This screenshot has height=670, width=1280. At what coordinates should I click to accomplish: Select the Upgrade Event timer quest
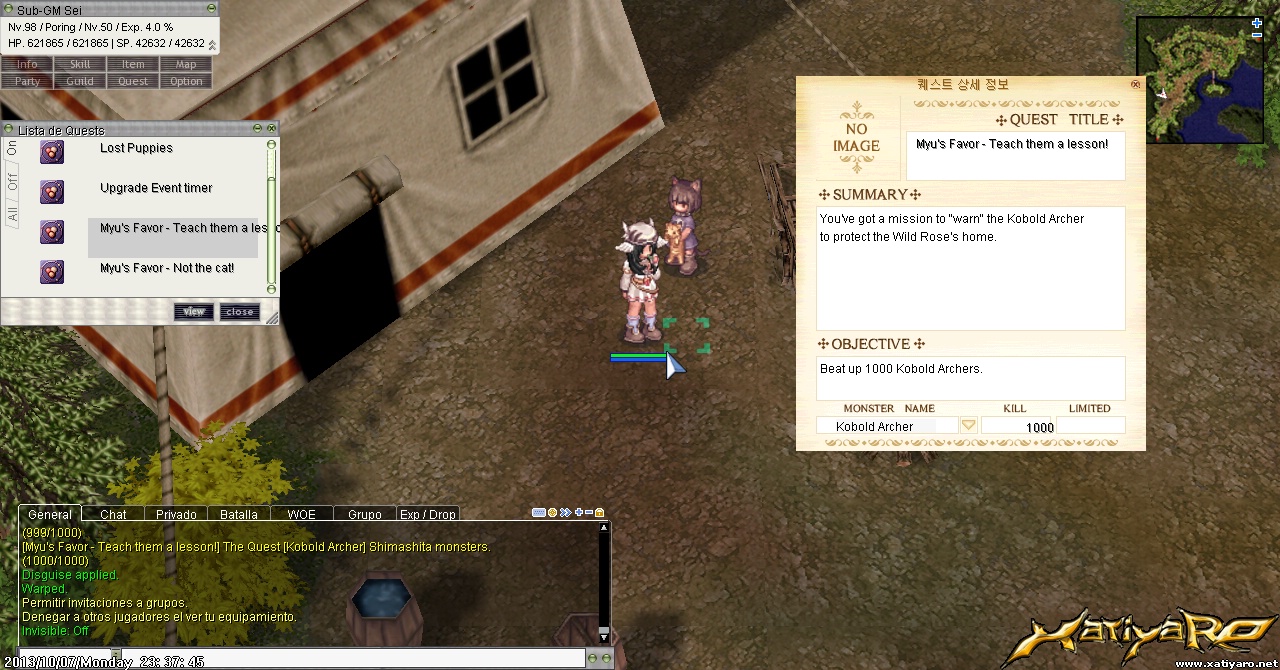(x=156, y=189)
